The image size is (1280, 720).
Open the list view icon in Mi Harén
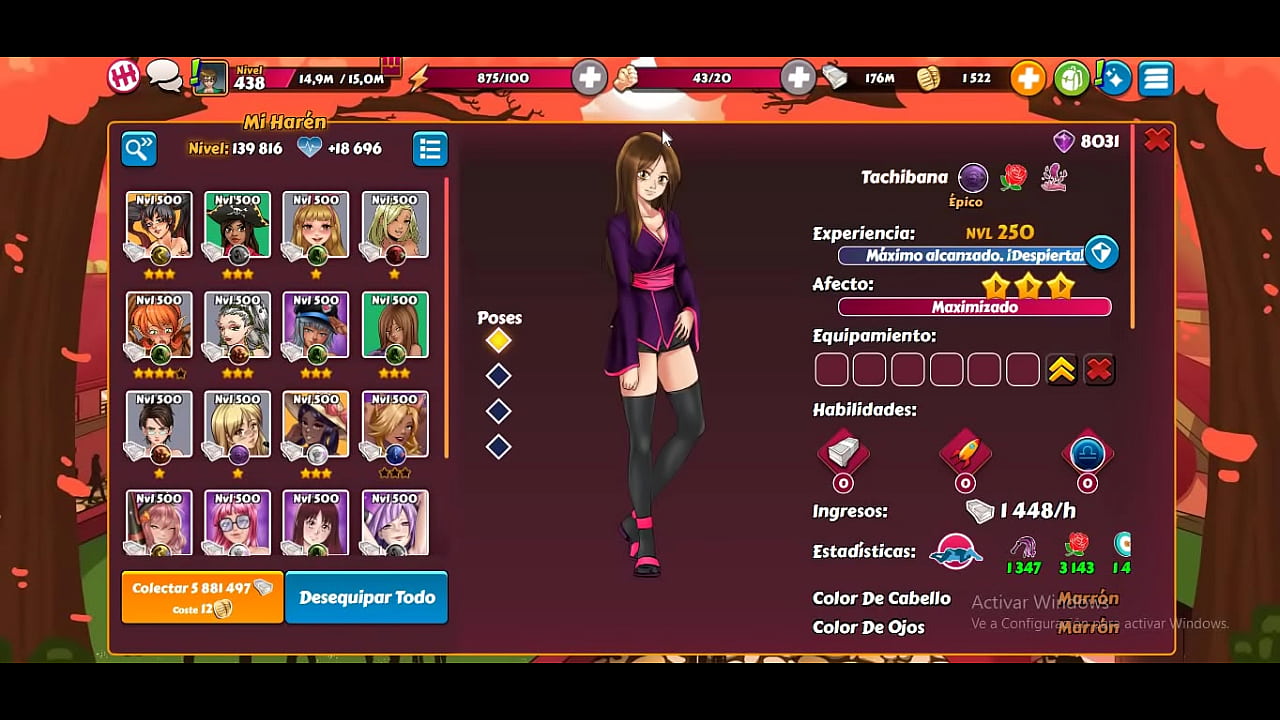click(x=430, y=148)
